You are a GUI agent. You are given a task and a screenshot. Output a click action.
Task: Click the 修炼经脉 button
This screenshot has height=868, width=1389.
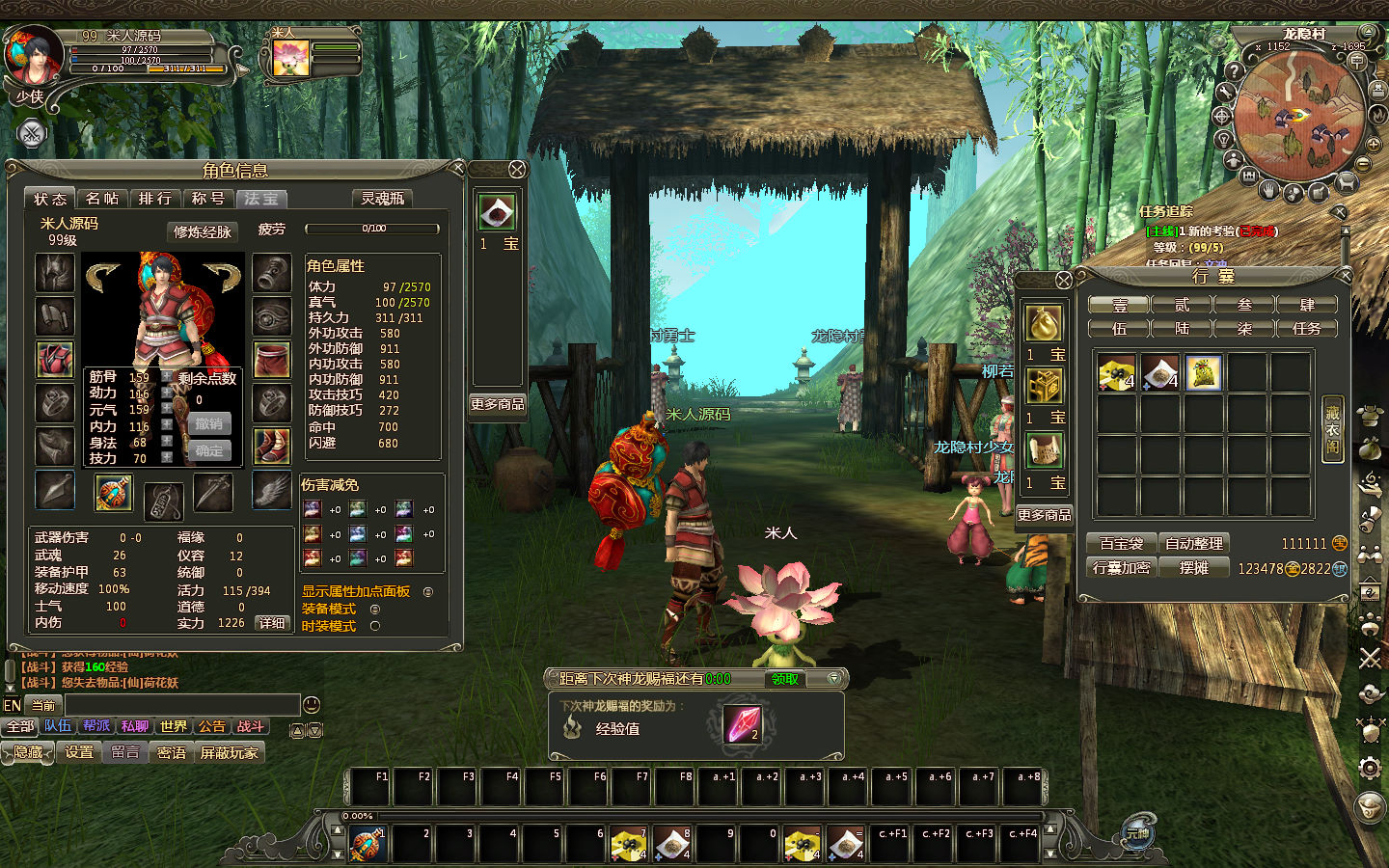203,231
